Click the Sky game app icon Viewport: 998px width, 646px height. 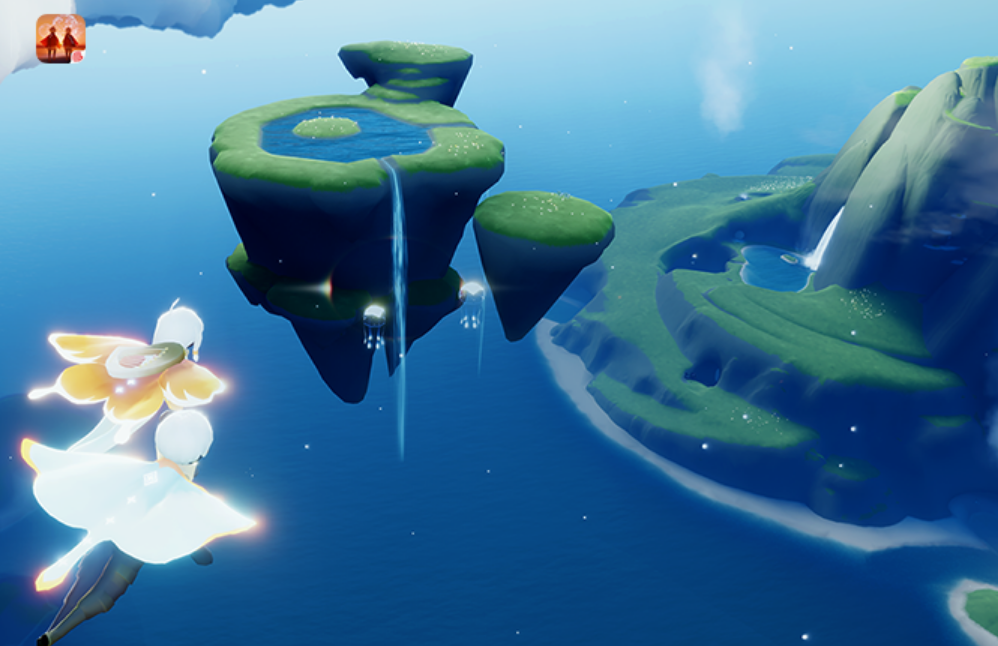(60, 38)
